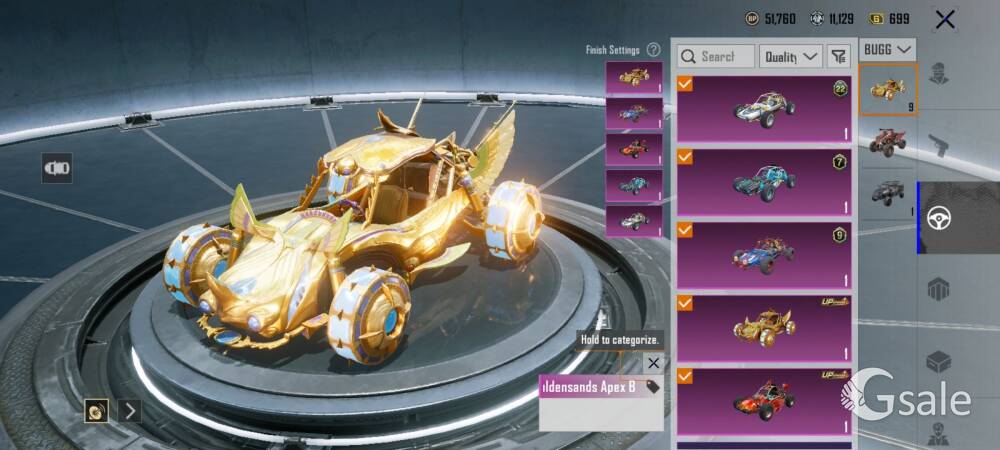Select the golden buggy category thumbnail
Viewport: 1000px width, 450px height.
888,90
